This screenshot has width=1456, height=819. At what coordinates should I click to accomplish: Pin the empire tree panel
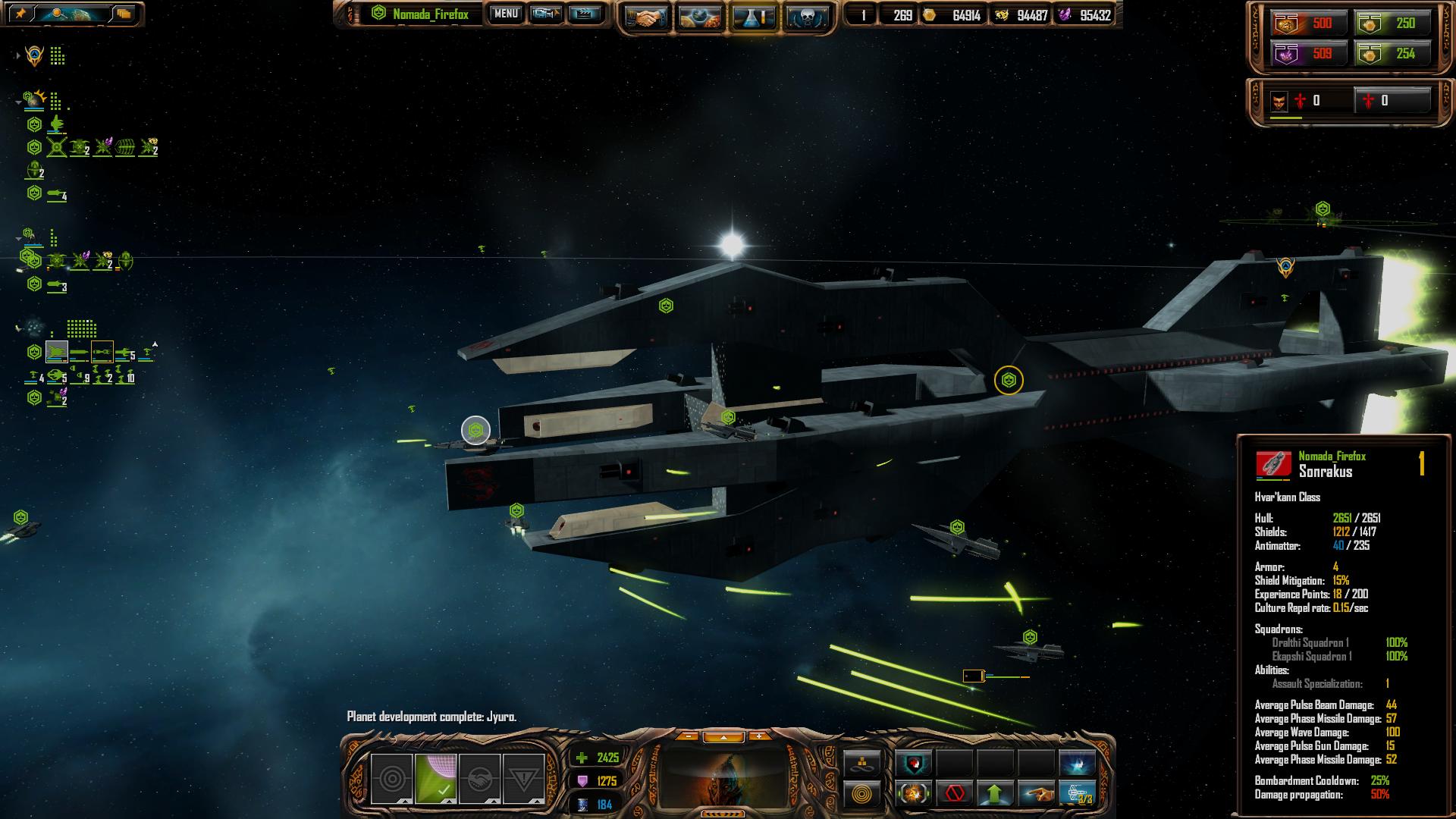pos(20,14)
